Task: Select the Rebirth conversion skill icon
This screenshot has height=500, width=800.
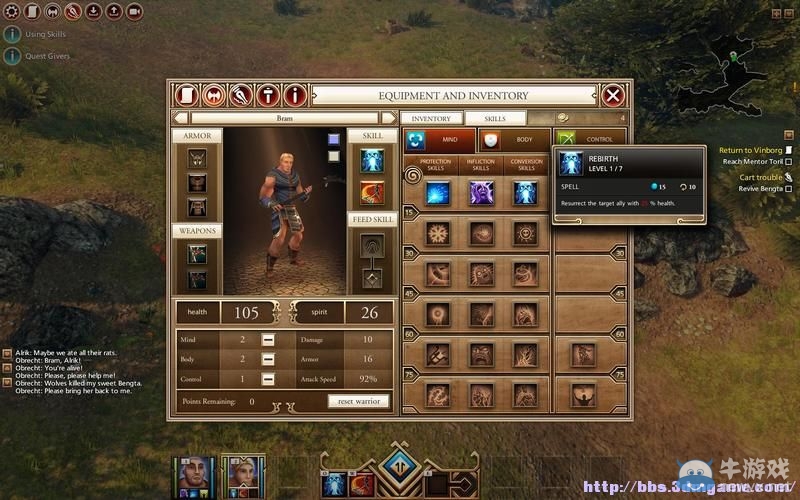Action: 525,192
